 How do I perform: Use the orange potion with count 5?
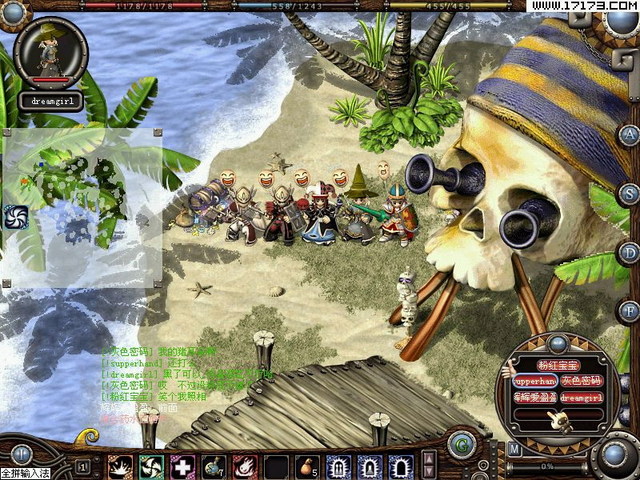(x=307, y=466)
